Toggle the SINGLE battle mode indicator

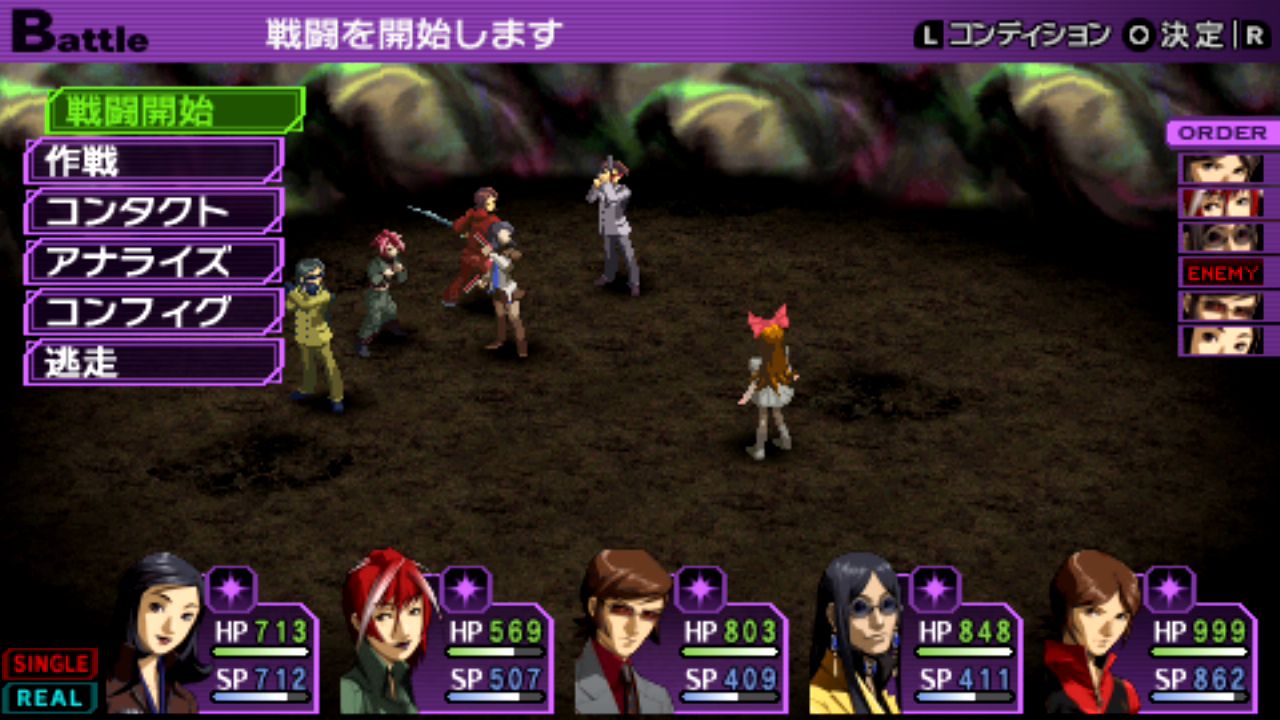click(x=50, y=663)
